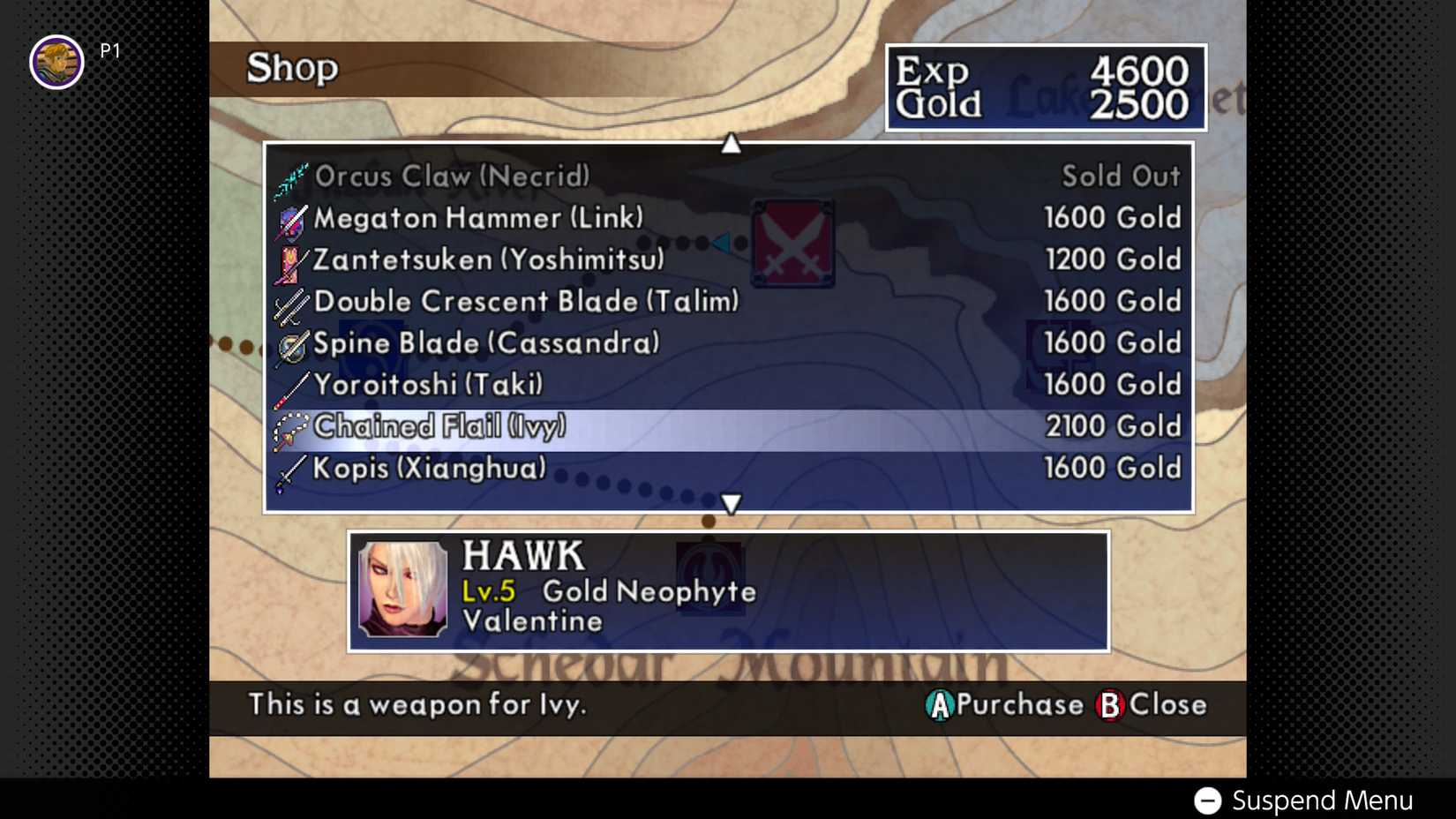
Task: Click the Shop title header
Action: pyautogui.click(x=291, y=68)
